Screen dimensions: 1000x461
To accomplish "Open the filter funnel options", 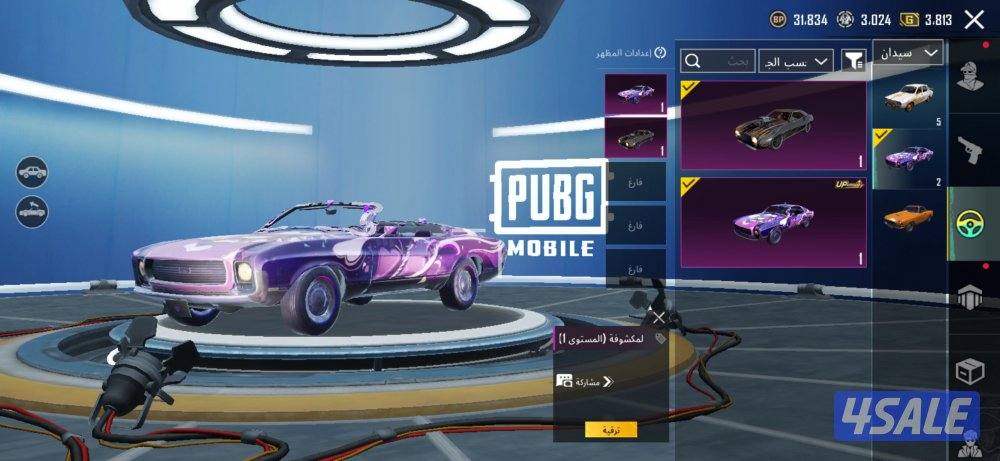I will (853, 61).
